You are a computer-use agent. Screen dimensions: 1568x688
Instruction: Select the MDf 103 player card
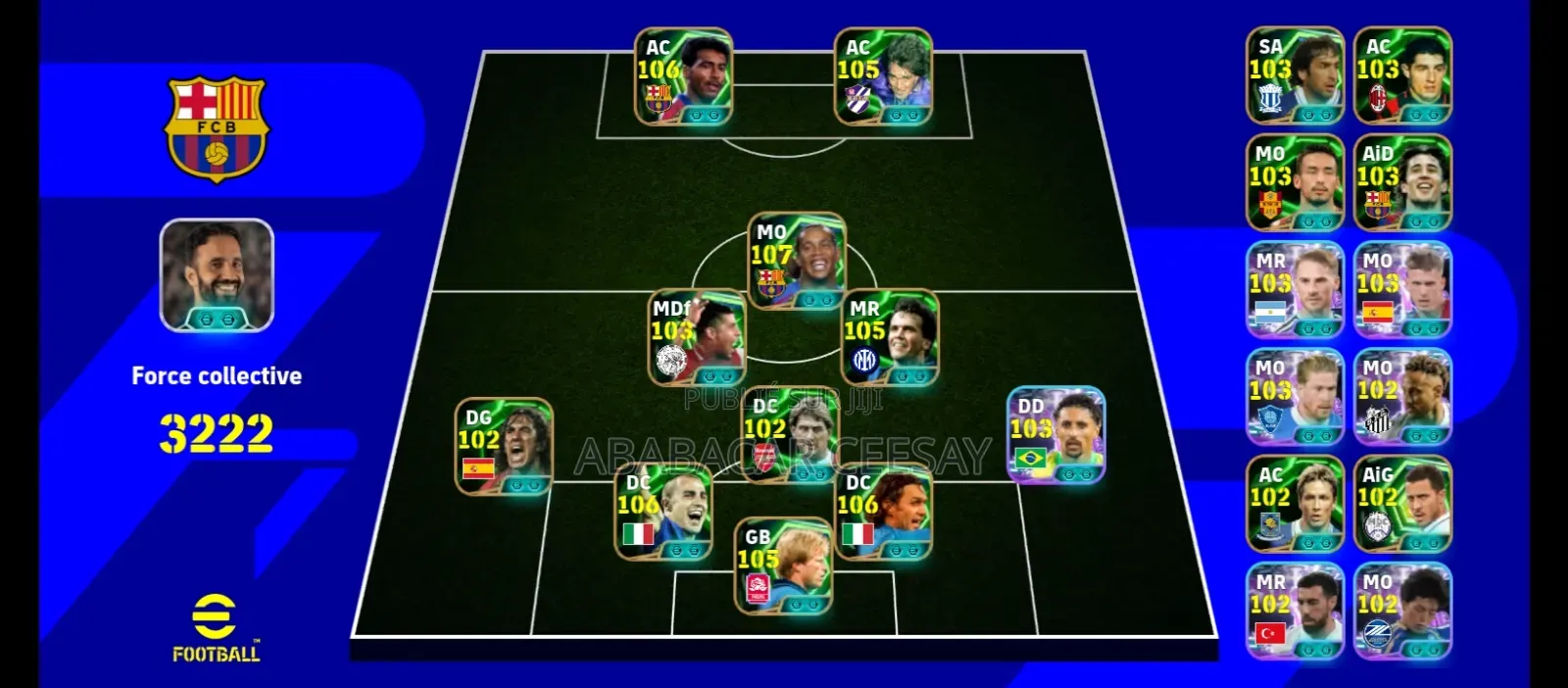(x=697, y=336)
